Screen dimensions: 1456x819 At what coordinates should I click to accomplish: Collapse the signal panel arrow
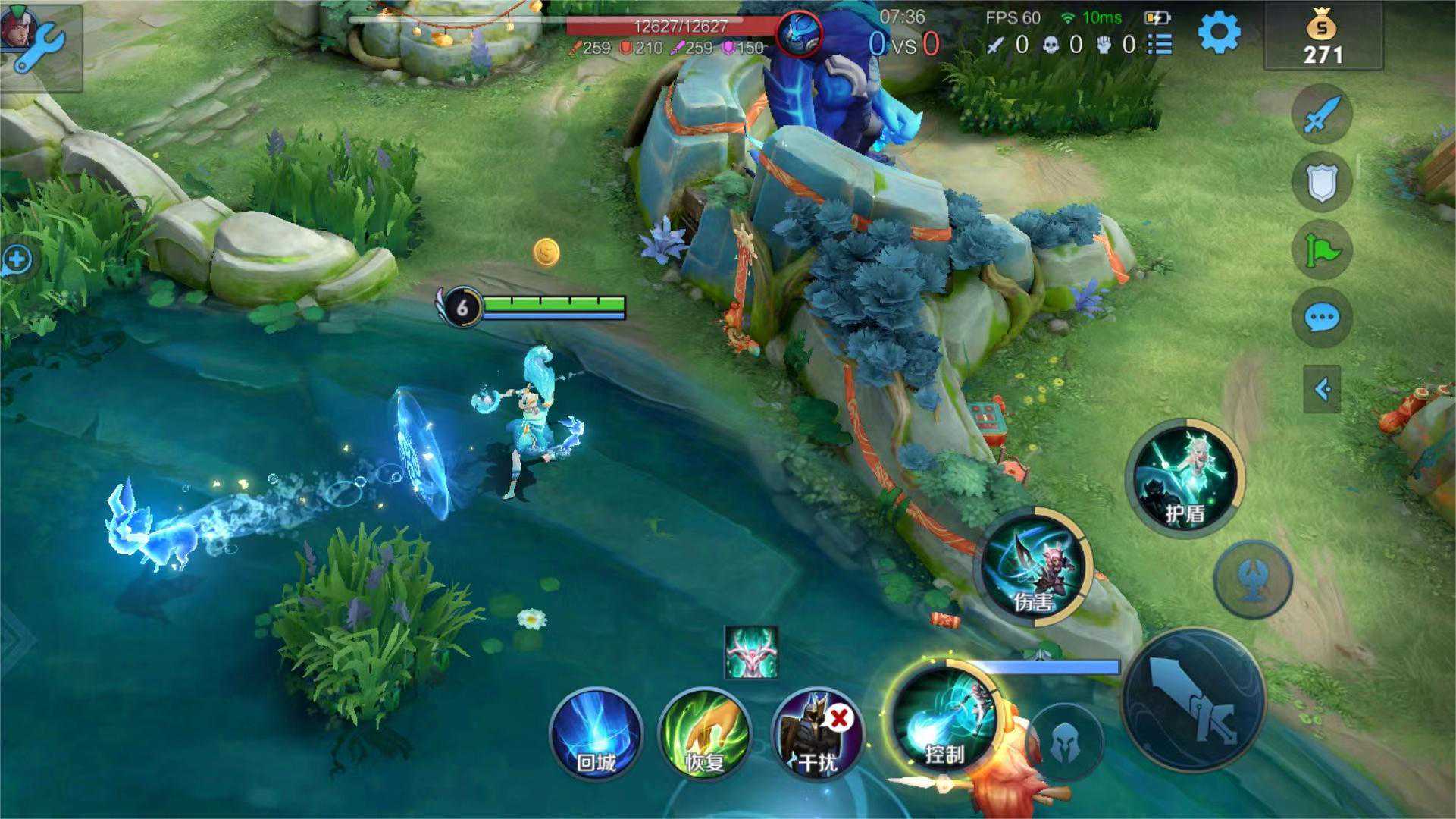[x=1322, y=389]
